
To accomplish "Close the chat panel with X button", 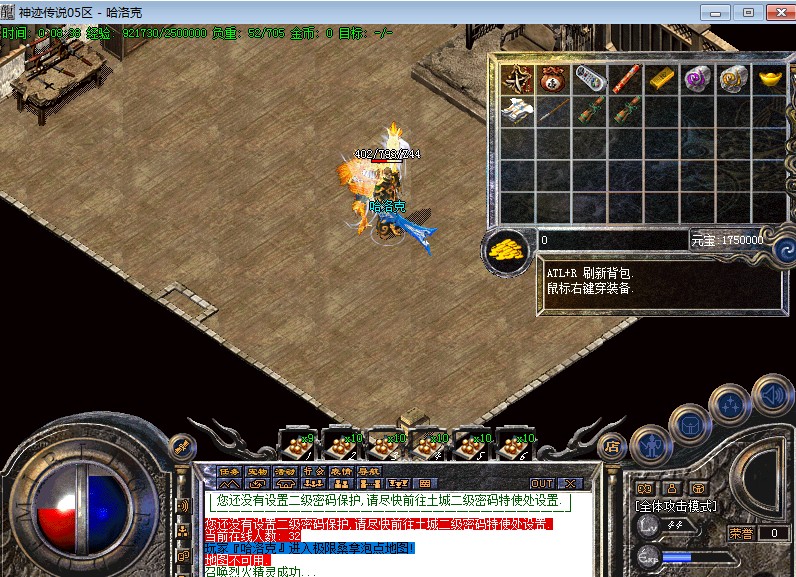I will (569, 483).
